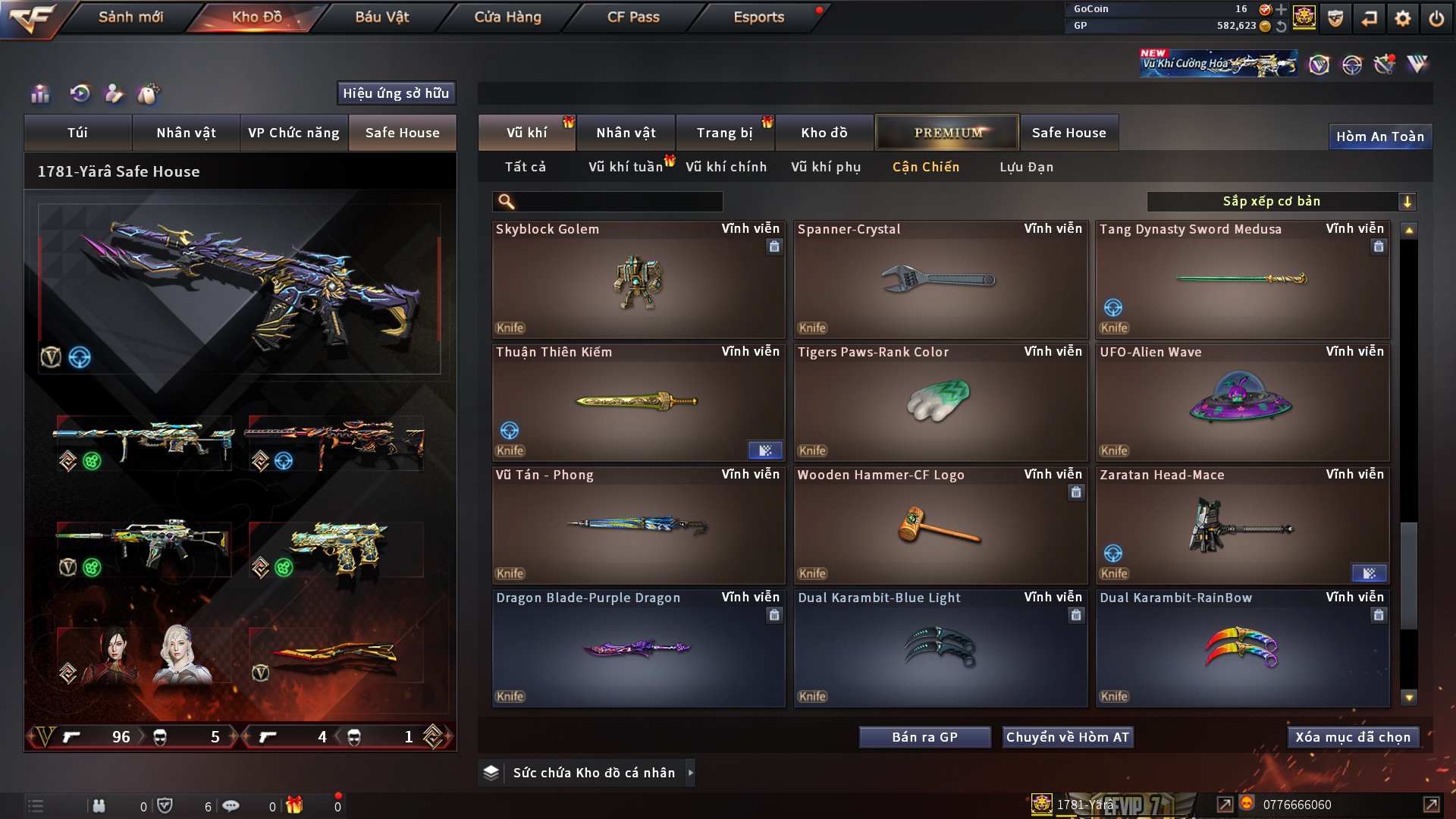Go to Cửa Hàng shop
This screenshot has height=819, width=1456.
point(507,17)
